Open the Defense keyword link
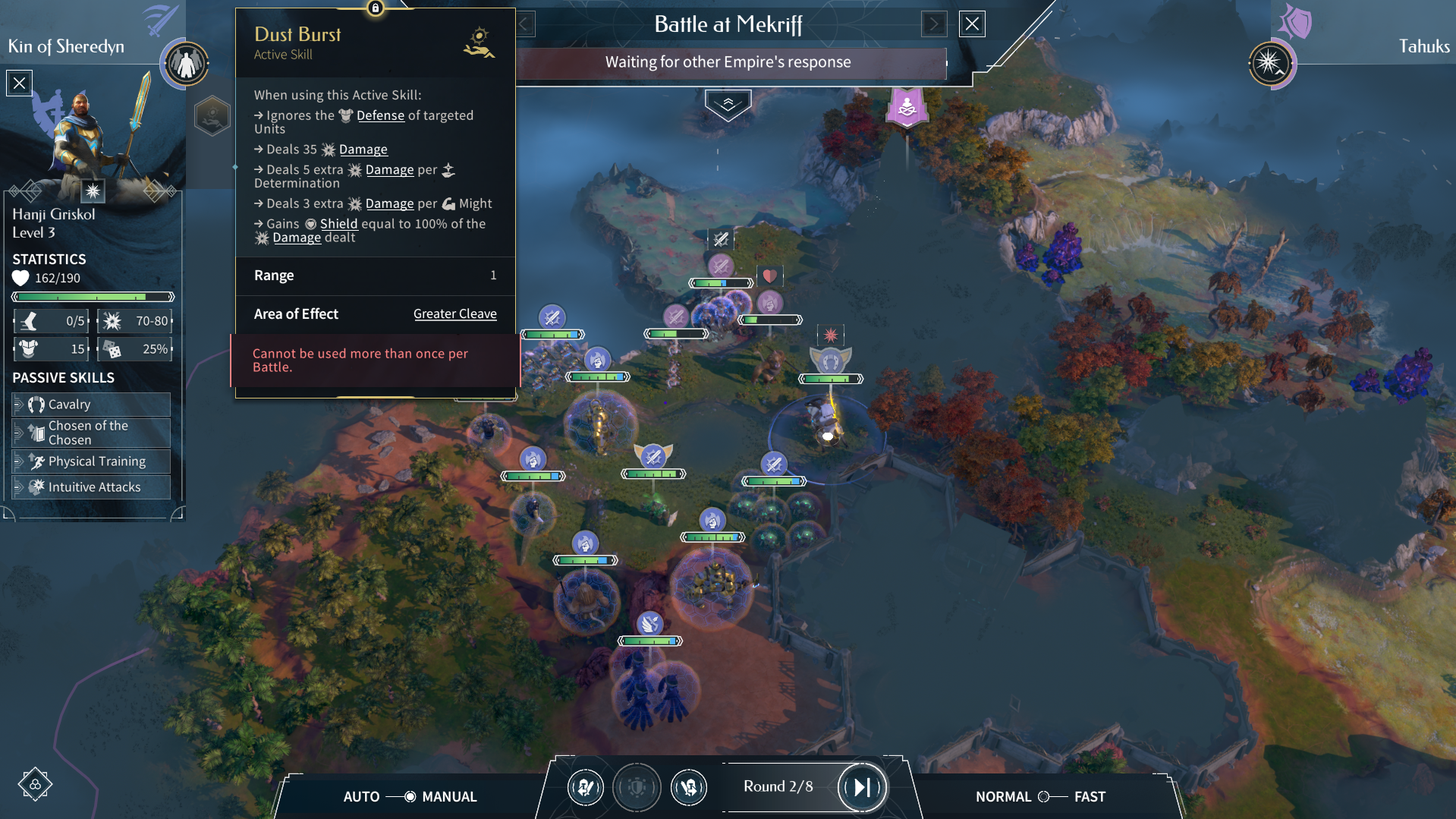The image size is (1456, 819). pos(380,115)
